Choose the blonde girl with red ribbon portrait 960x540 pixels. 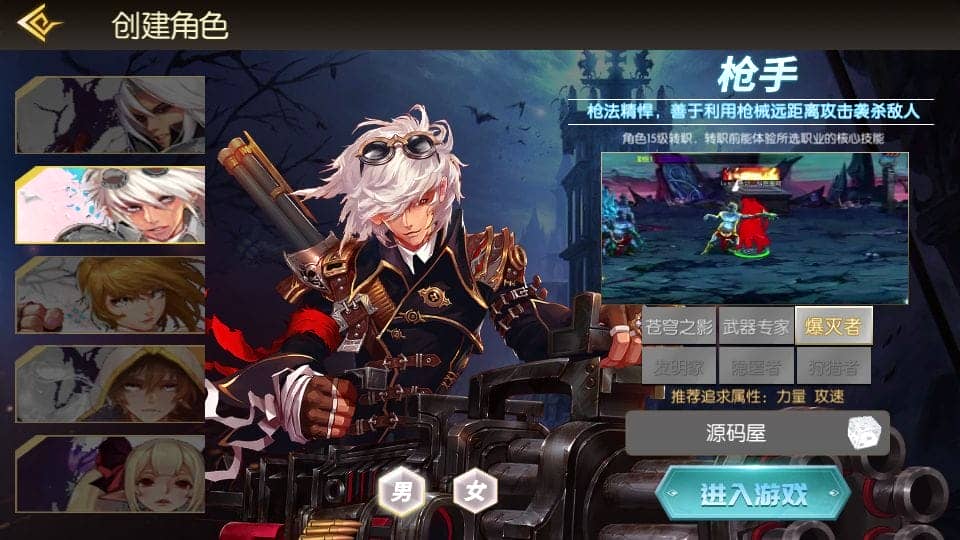[111, 473]
